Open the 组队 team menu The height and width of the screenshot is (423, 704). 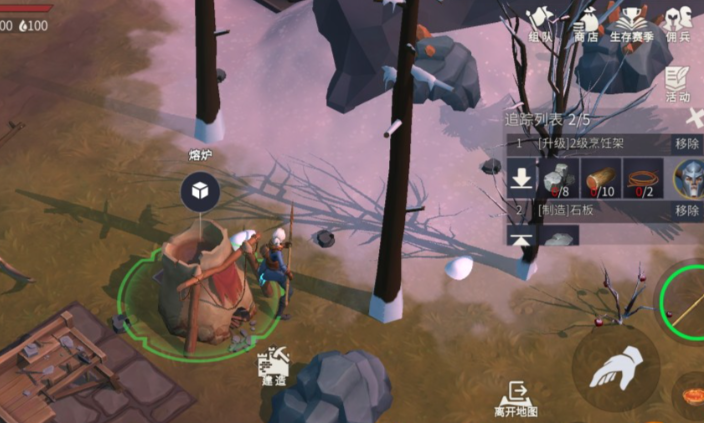coord(542,23)
